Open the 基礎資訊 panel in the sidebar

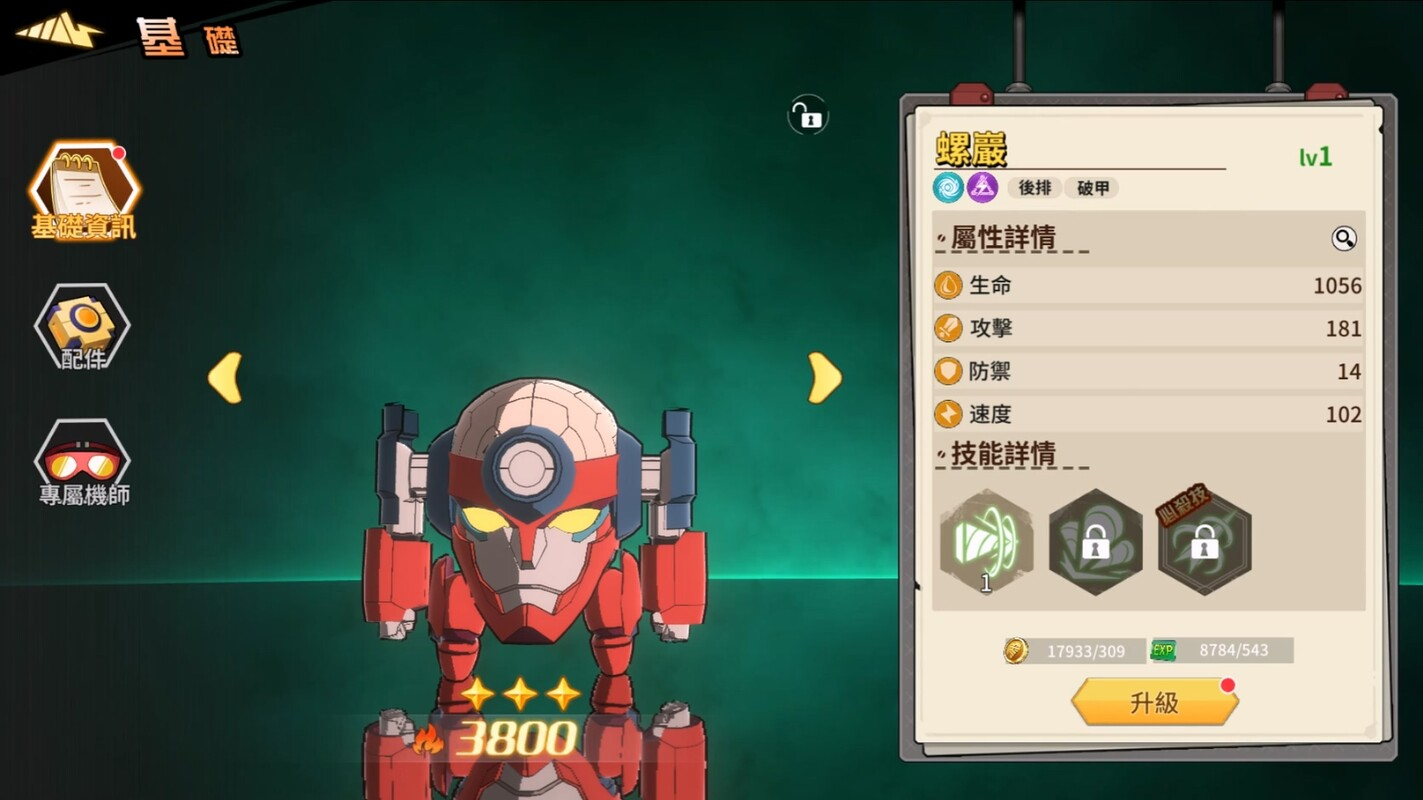[84, 192]
